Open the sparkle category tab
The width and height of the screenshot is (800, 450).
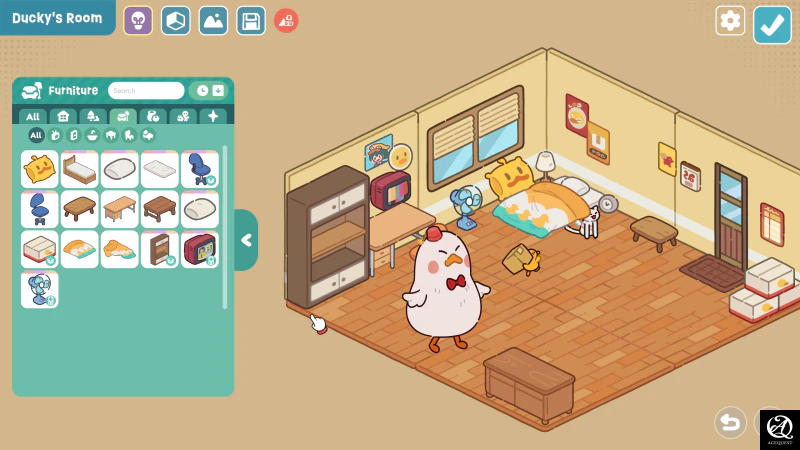click(x=212, y=117)
